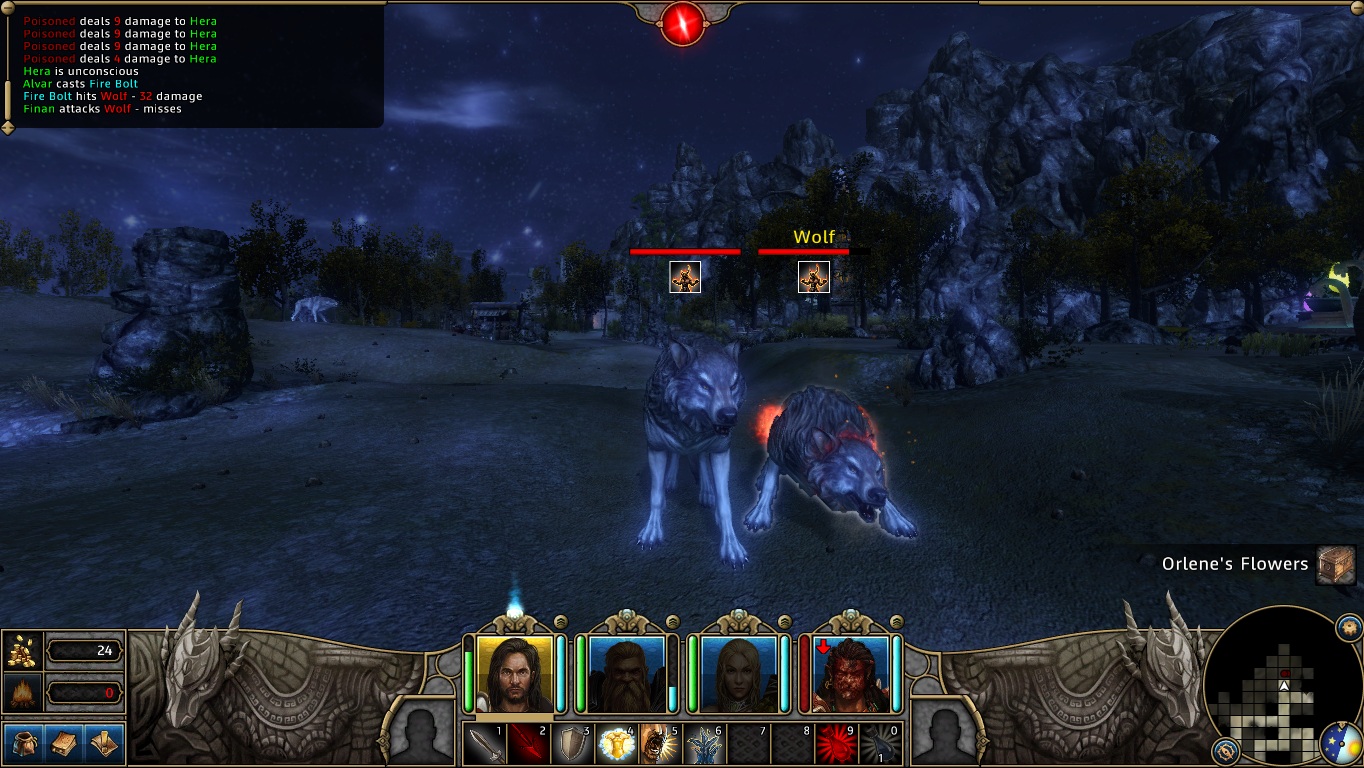Screen dimensions: 1364x768
Task: Click the Orlene's Flowers quest chest icon
Action: pyautogui.click(x=1335, y=564)
